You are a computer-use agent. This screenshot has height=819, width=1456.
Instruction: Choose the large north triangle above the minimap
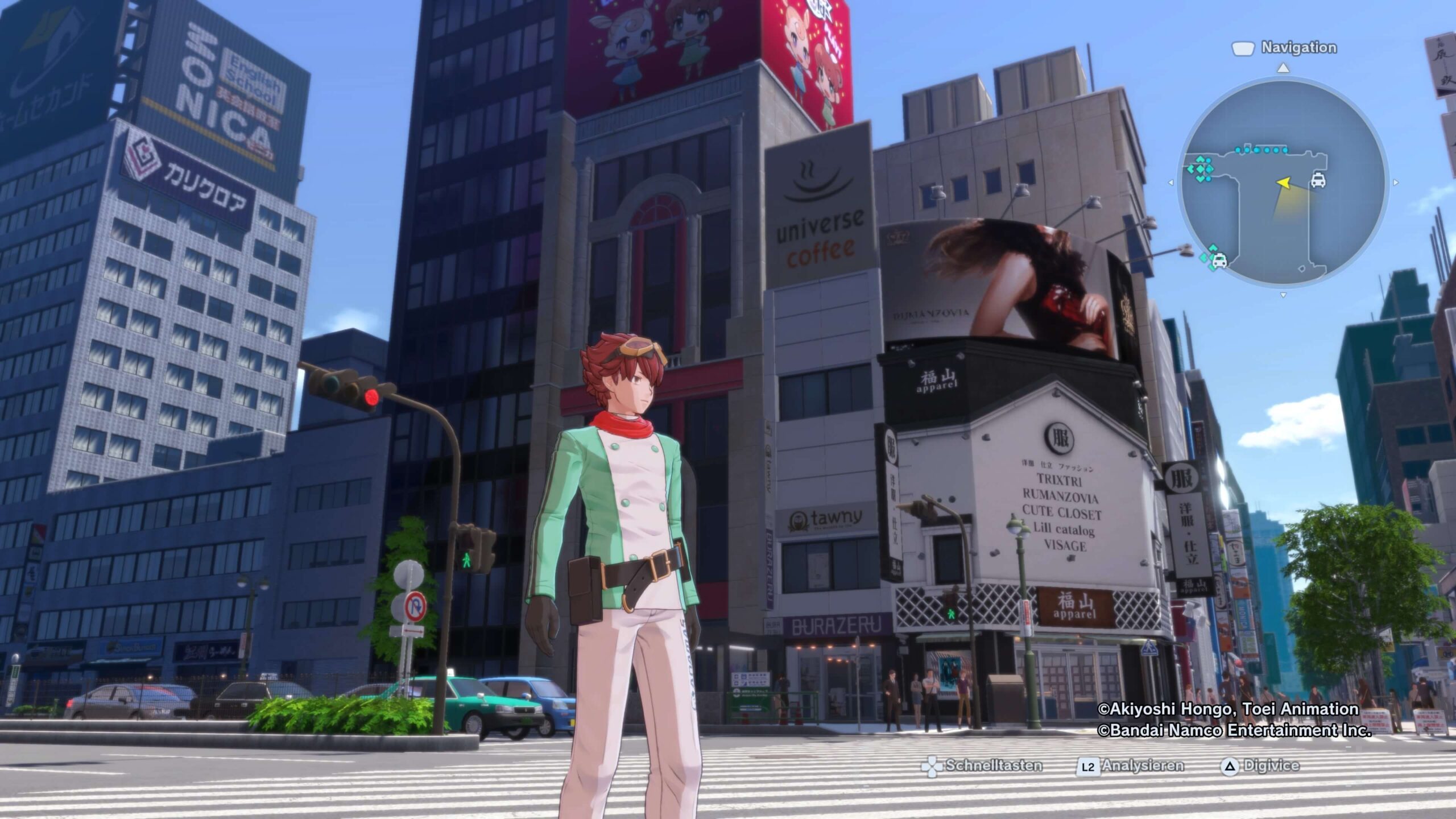(1283, 68)
